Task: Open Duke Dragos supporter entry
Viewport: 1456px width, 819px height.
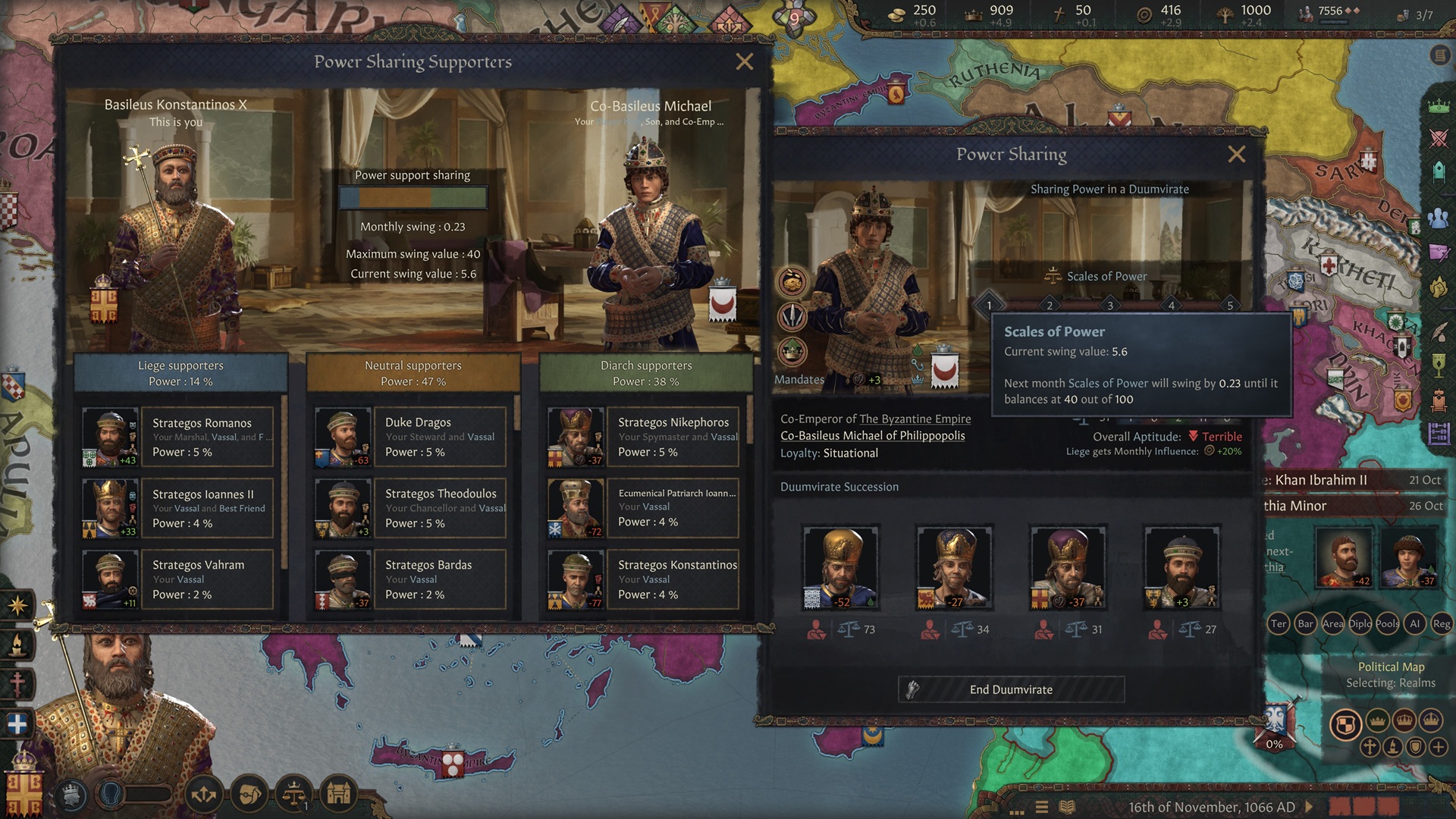Action: pos(438,437)
